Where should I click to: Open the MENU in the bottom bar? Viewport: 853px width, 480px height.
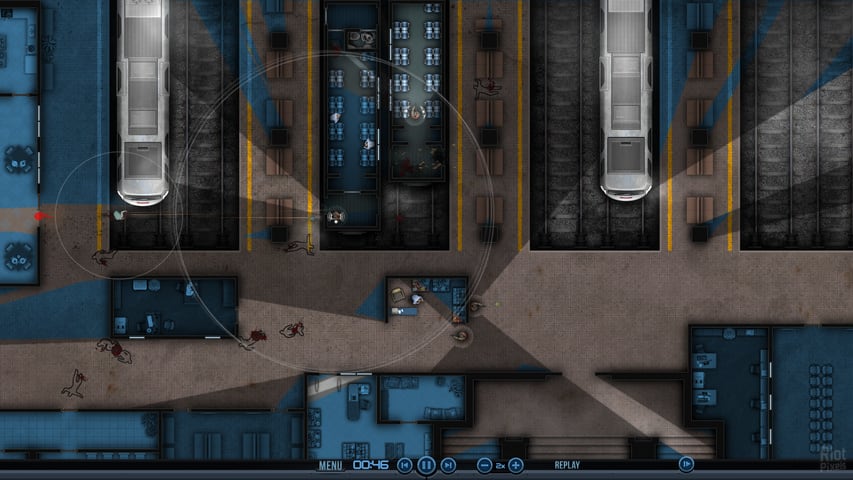click(331, 465)
